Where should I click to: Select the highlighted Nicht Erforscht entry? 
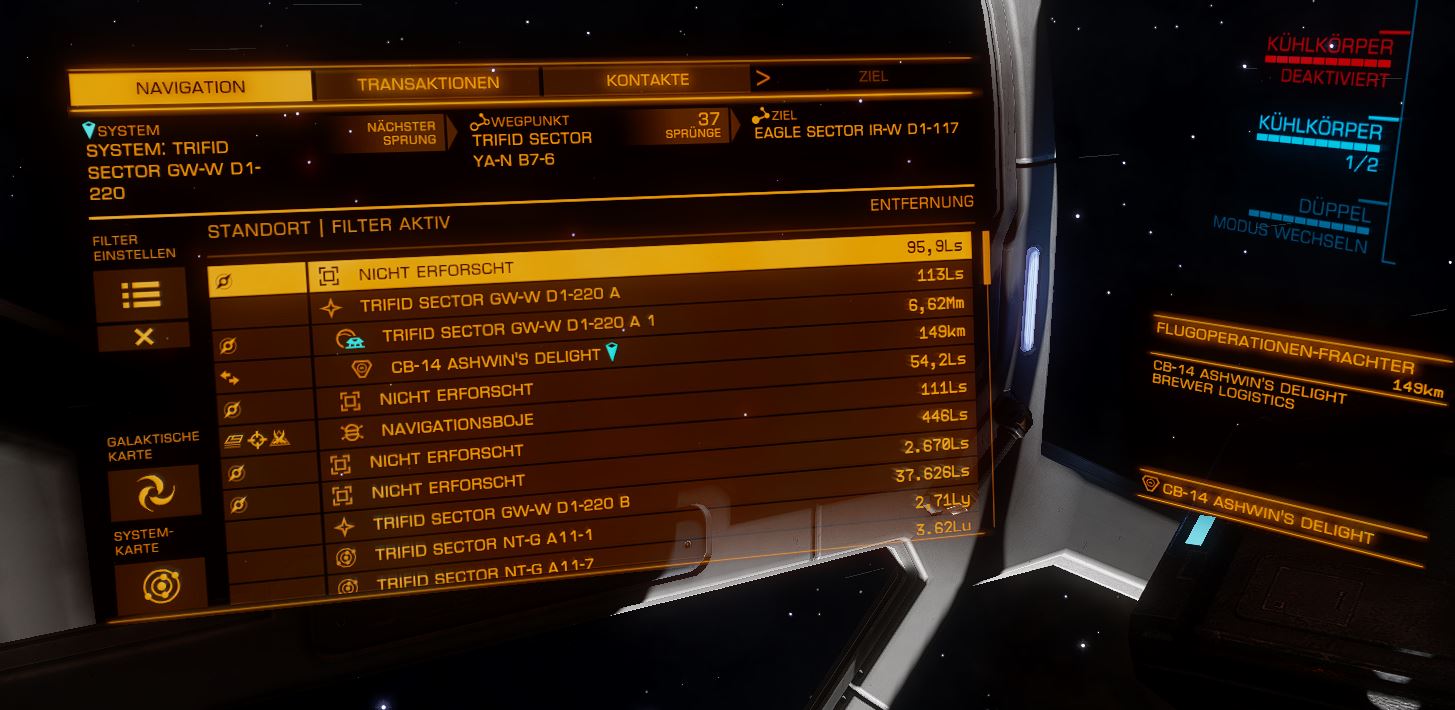click(x=435, y=270)
